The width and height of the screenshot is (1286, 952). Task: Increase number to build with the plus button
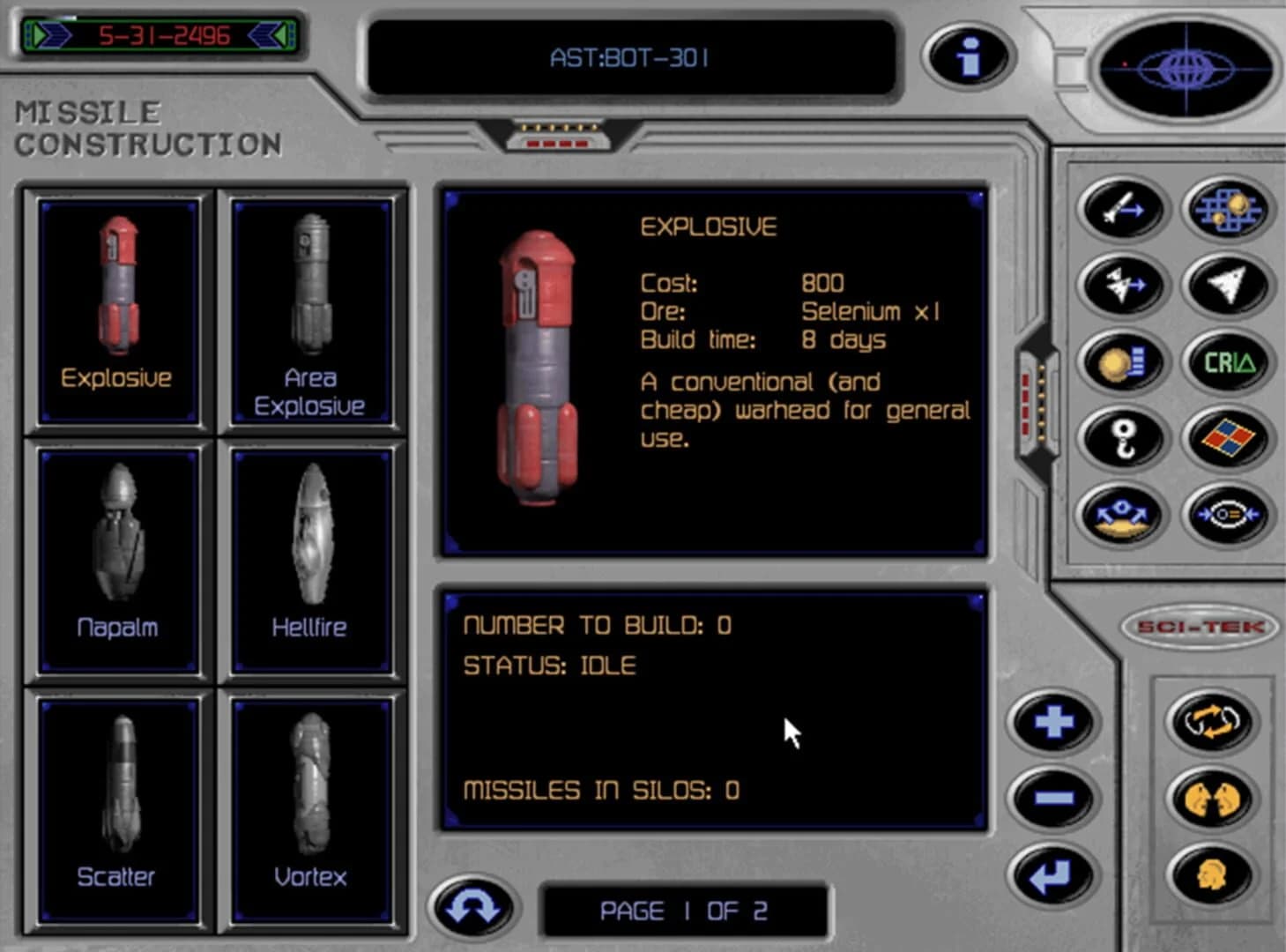pos(1053,721)
